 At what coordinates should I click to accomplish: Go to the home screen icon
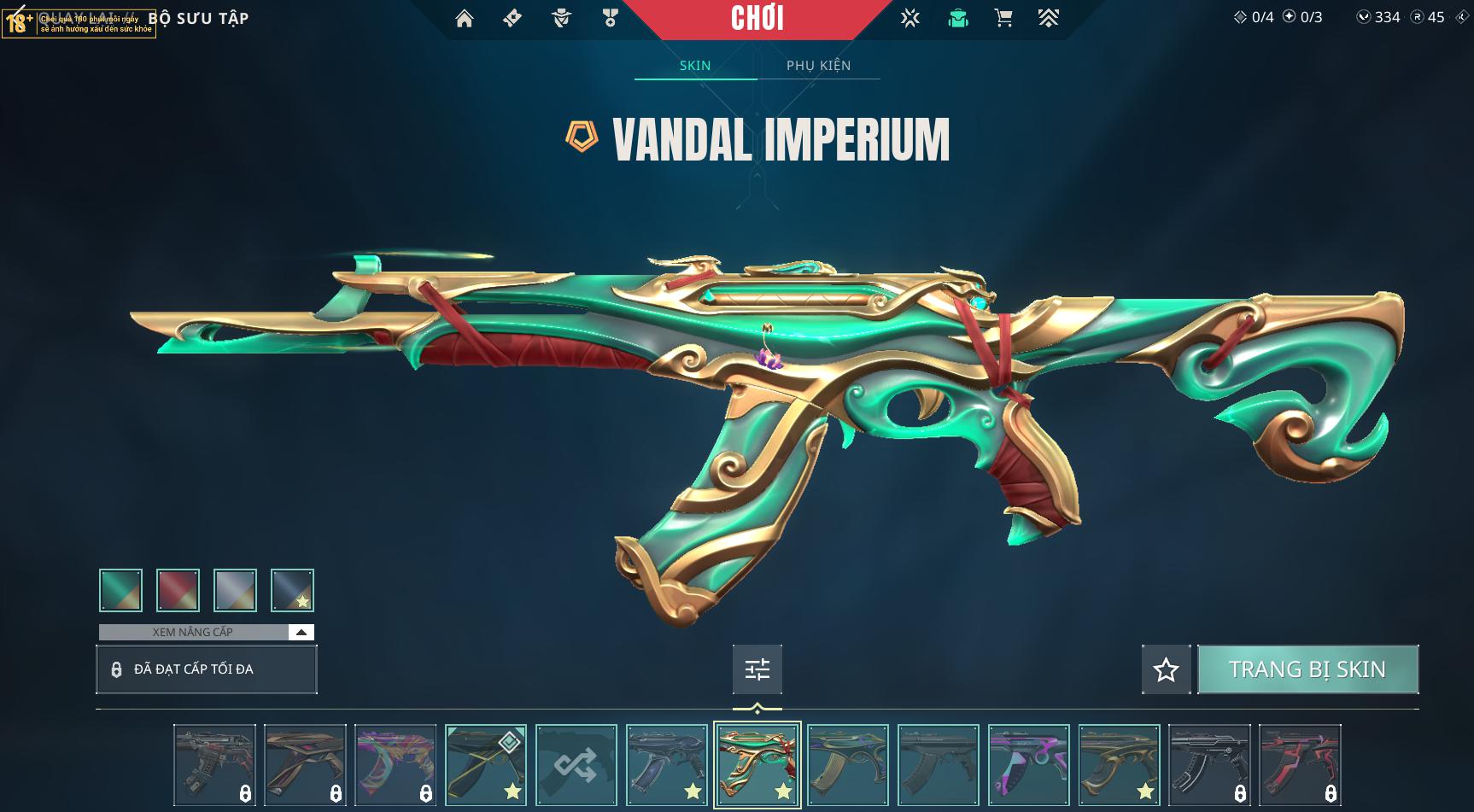[464, 18]
